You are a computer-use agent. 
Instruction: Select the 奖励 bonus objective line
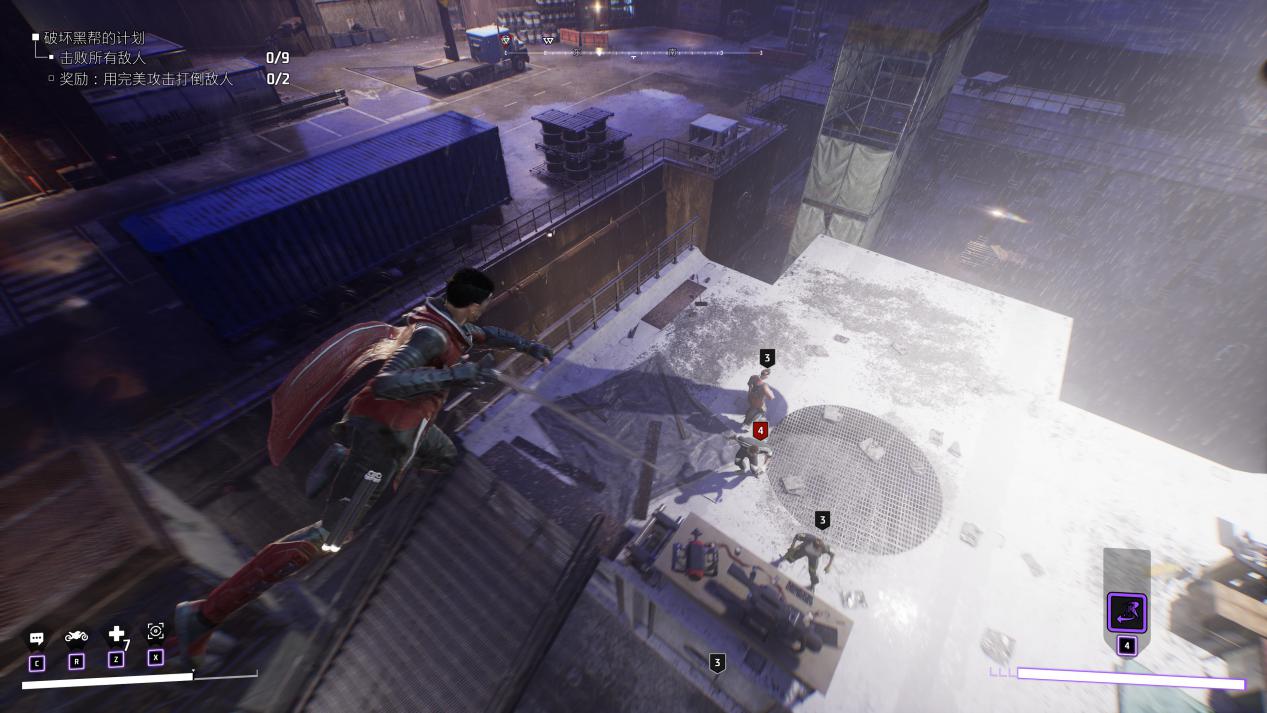tap(146, 79)
